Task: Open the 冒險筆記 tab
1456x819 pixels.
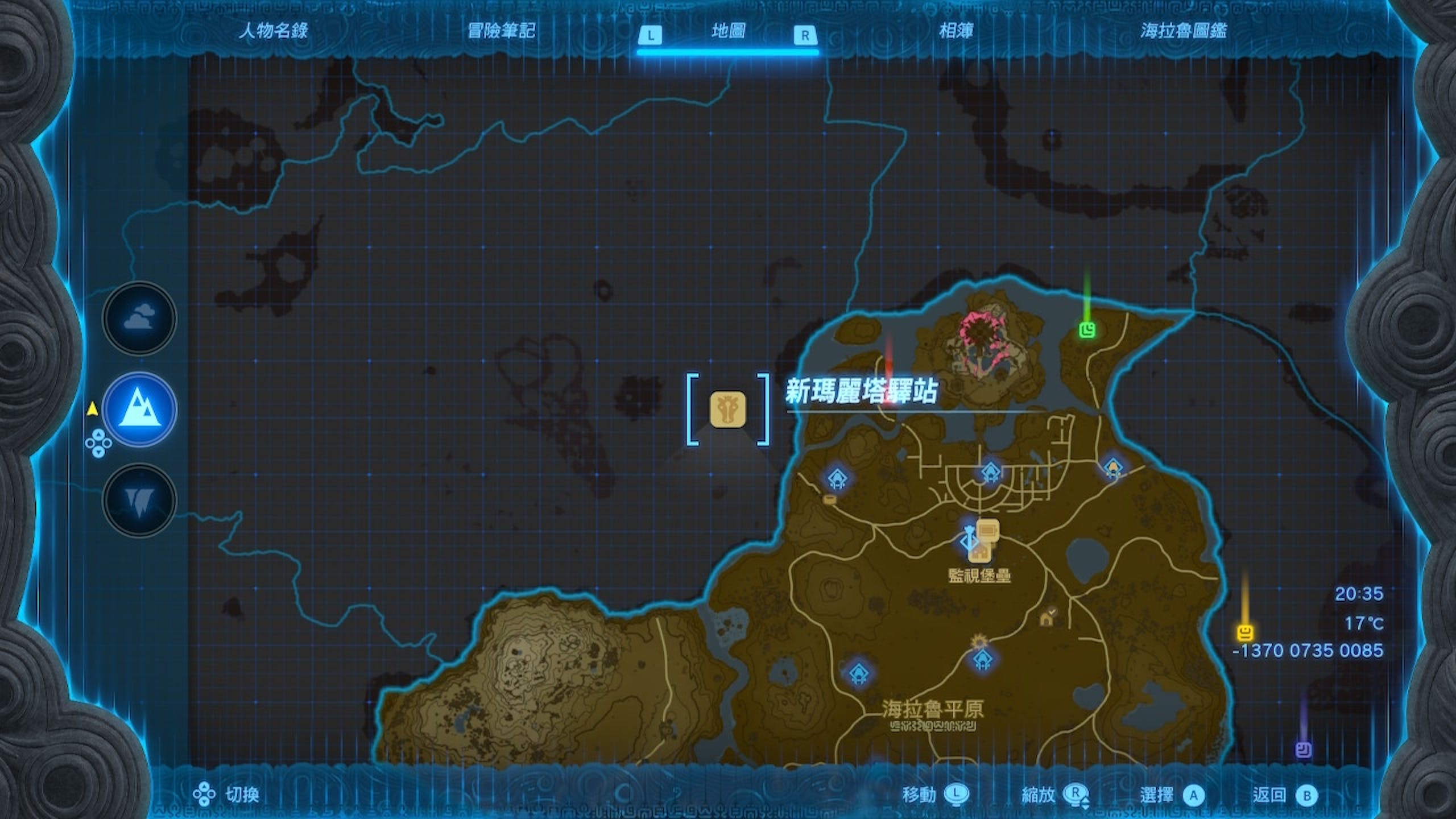Action: 501,31
